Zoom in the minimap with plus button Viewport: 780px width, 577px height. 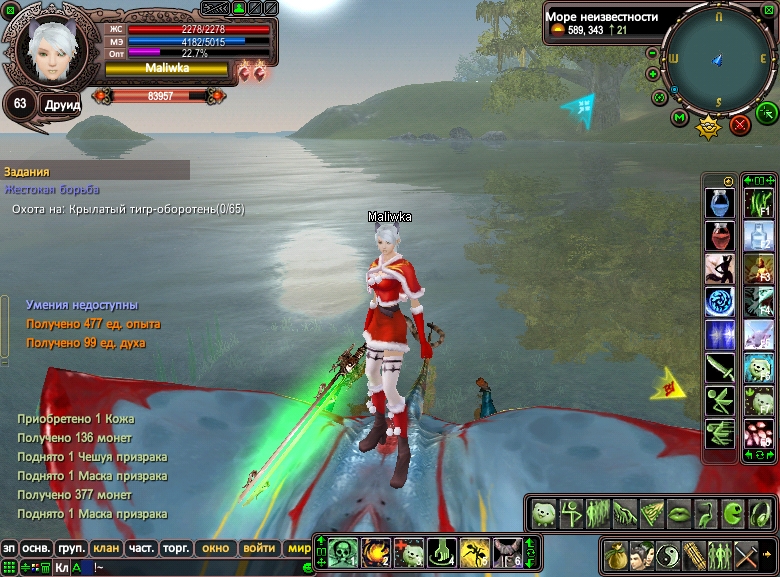(x=653, y=73)
